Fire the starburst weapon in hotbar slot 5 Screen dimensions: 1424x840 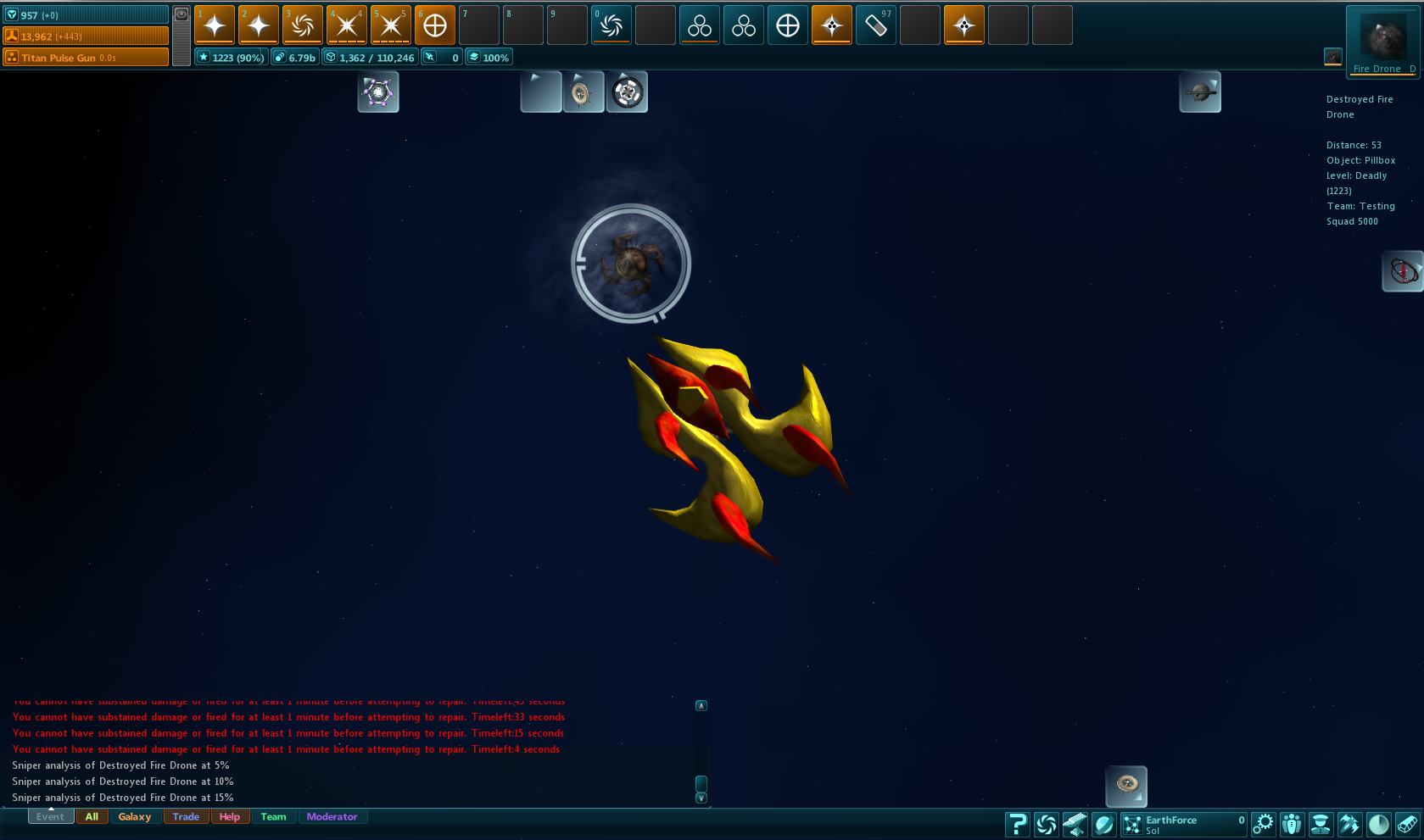point(391,25)
